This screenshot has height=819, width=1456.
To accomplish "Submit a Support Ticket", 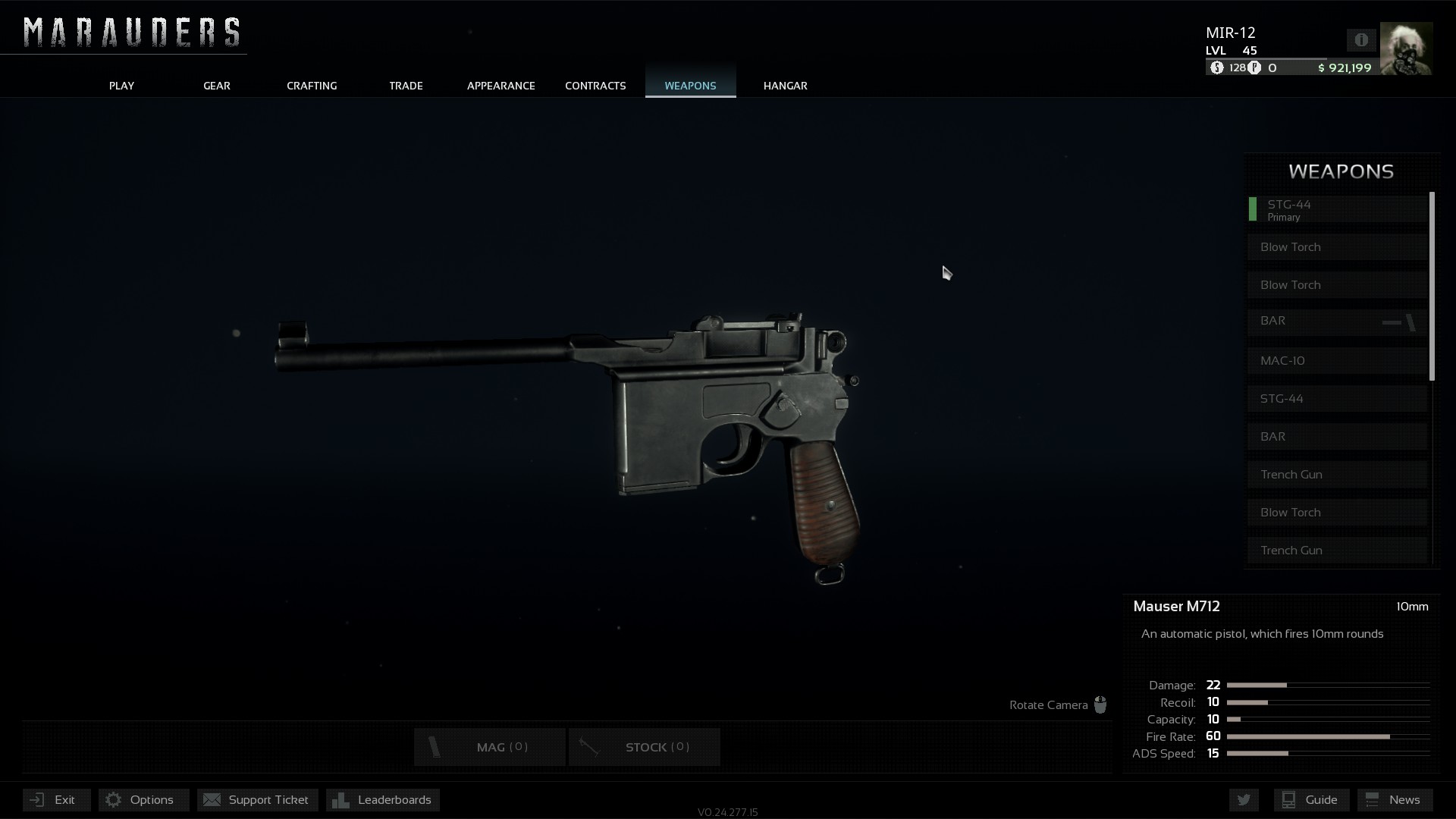I will point(257,800).
